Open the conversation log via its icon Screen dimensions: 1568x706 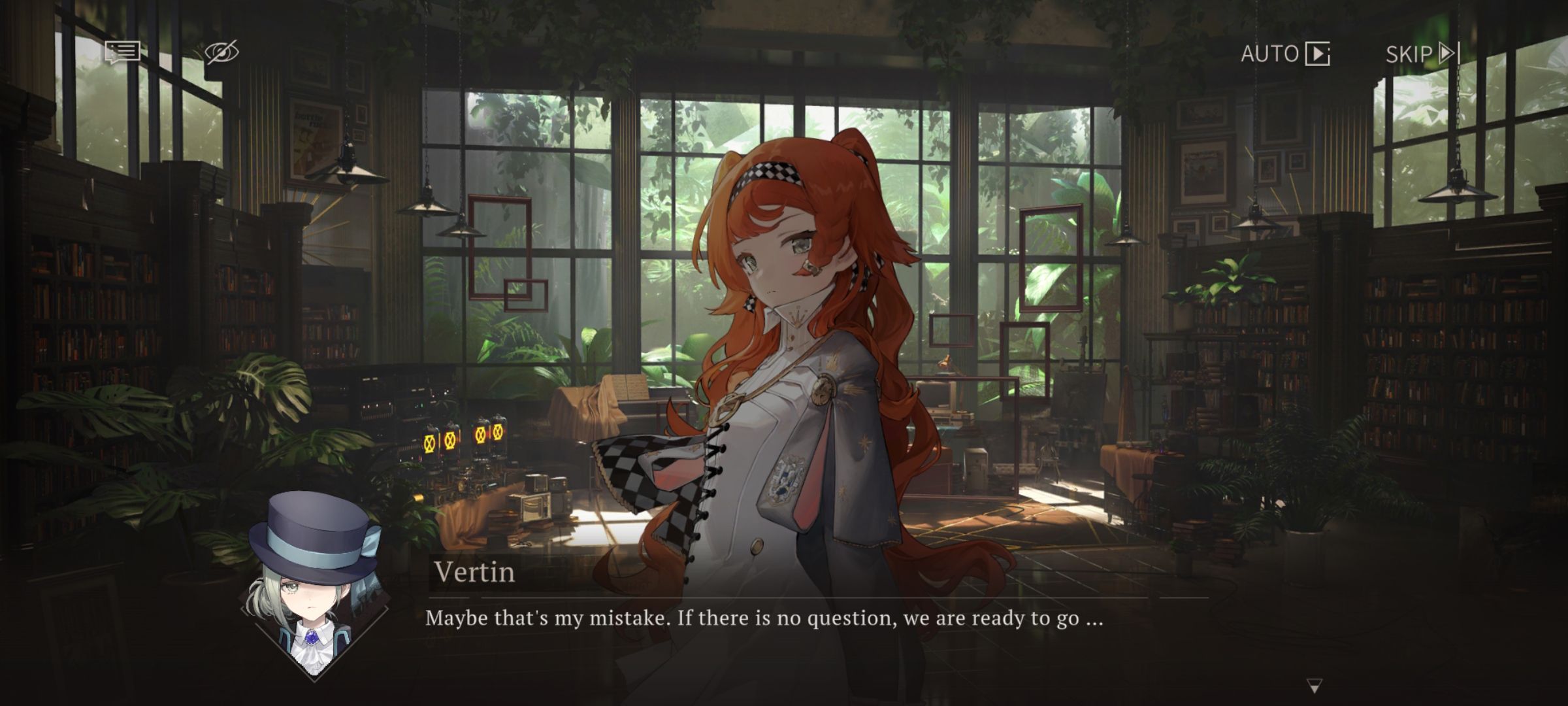pos(124,52)
